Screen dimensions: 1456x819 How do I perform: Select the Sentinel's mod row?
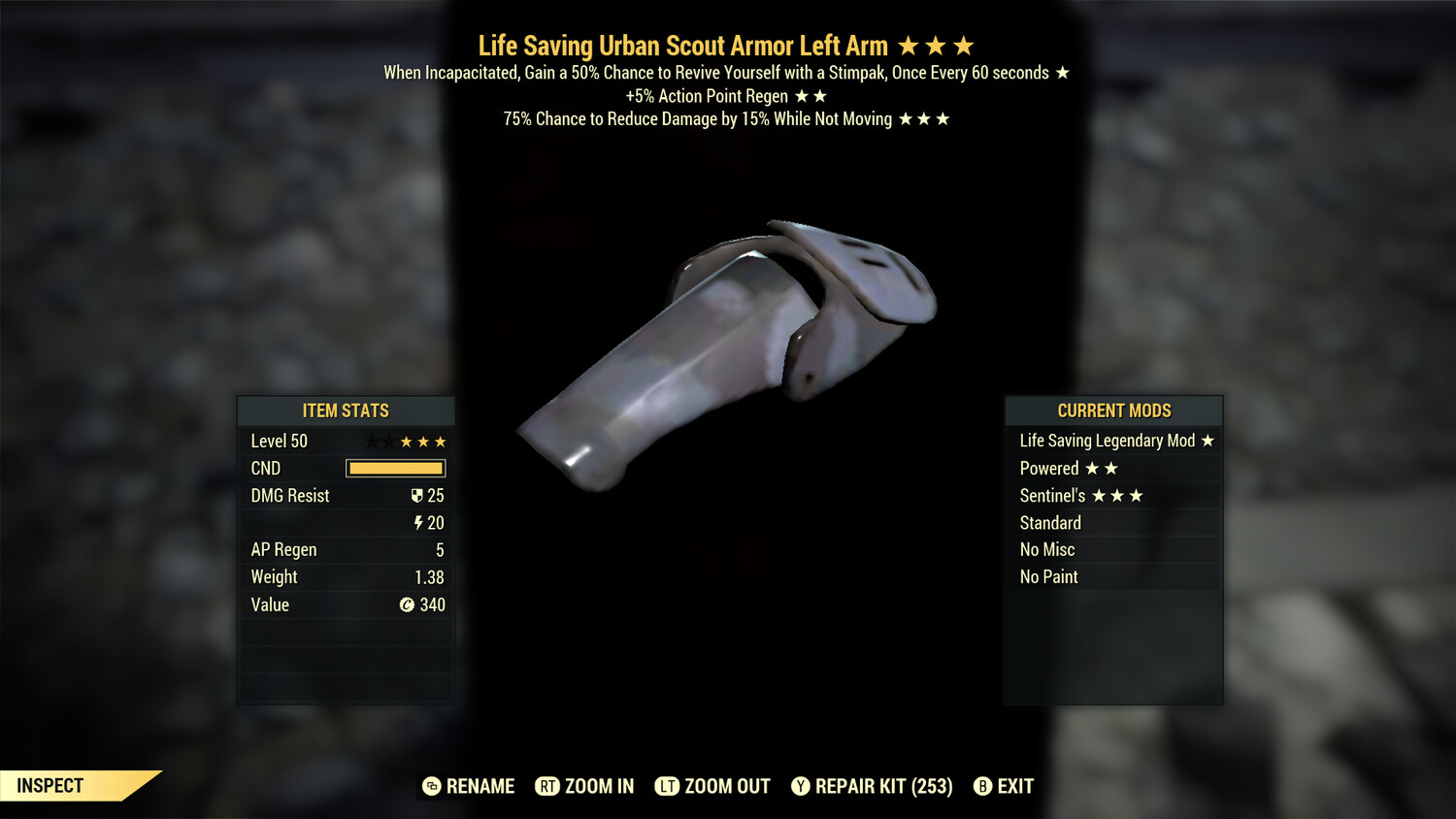1113,496
